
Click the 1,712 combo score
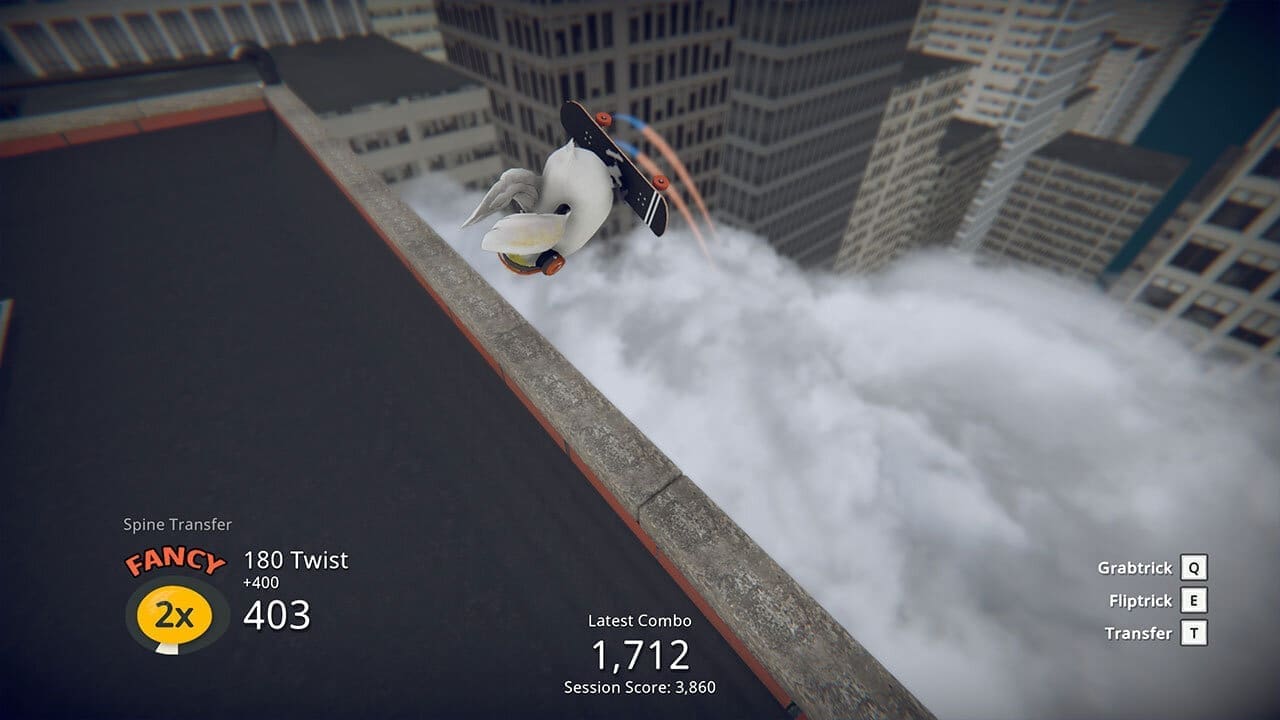640,654
